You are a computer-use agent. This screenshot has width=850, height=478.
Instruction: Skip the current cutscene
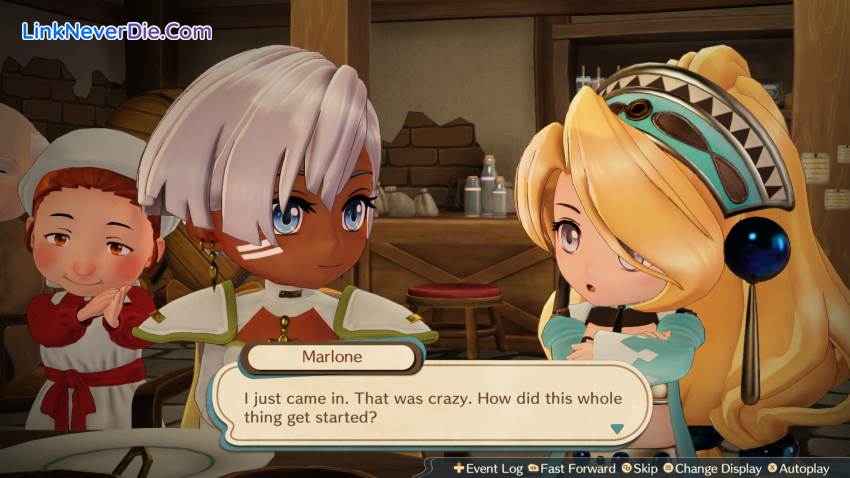[x=641, y=468]
